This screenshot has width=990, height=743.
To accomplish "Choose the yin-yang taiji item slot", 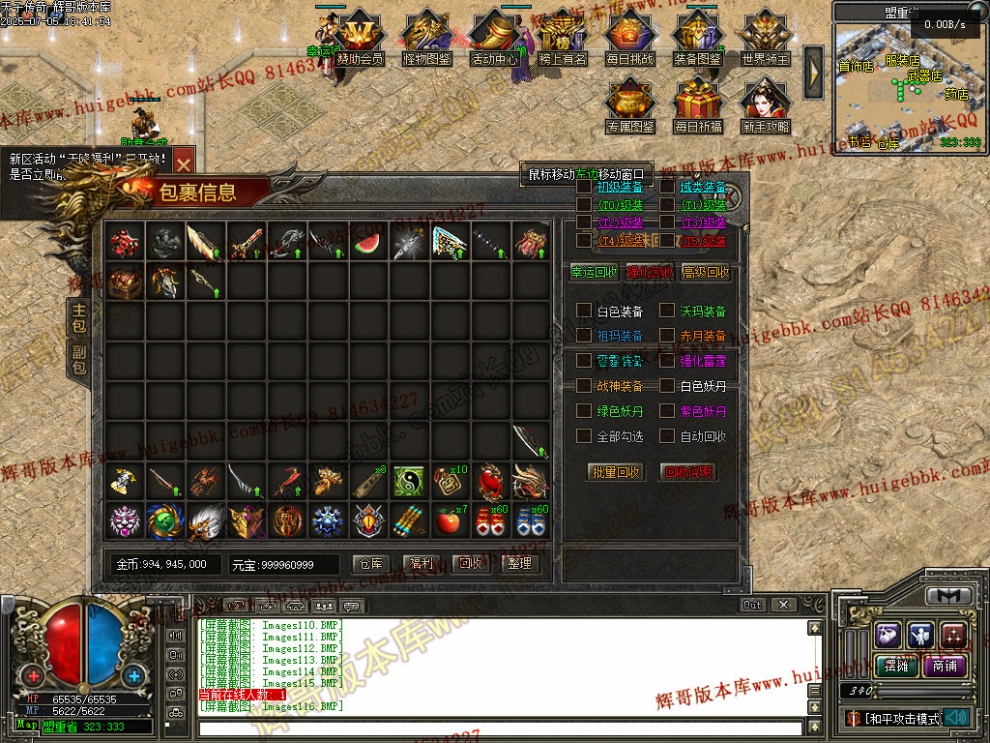I will click(x=409, y=482).
